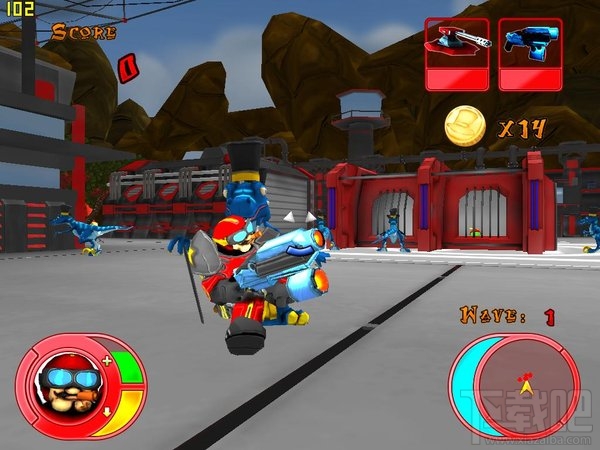Select the blue blaster weapon slot
Screen dimensions: 600x450
pos(529,54)
